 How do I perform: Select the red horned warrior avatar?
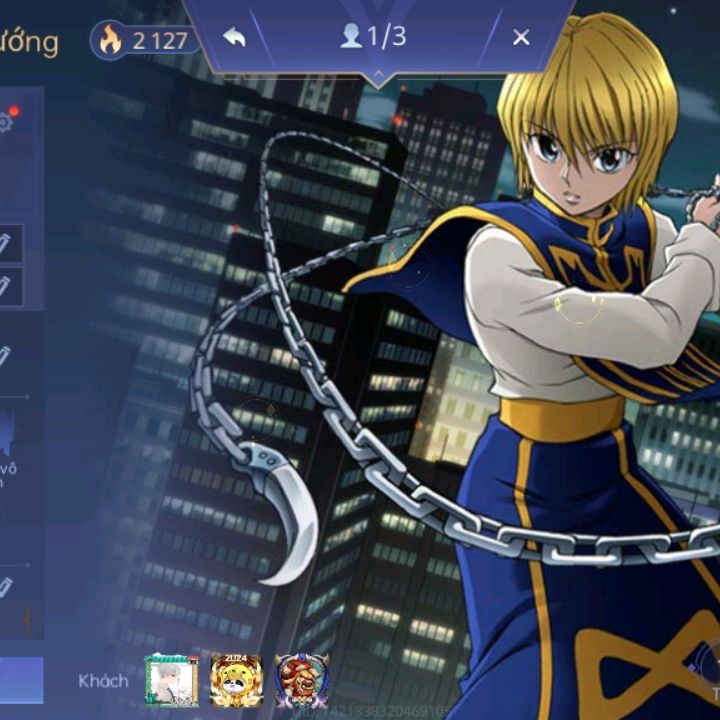[x=301, y=681]
